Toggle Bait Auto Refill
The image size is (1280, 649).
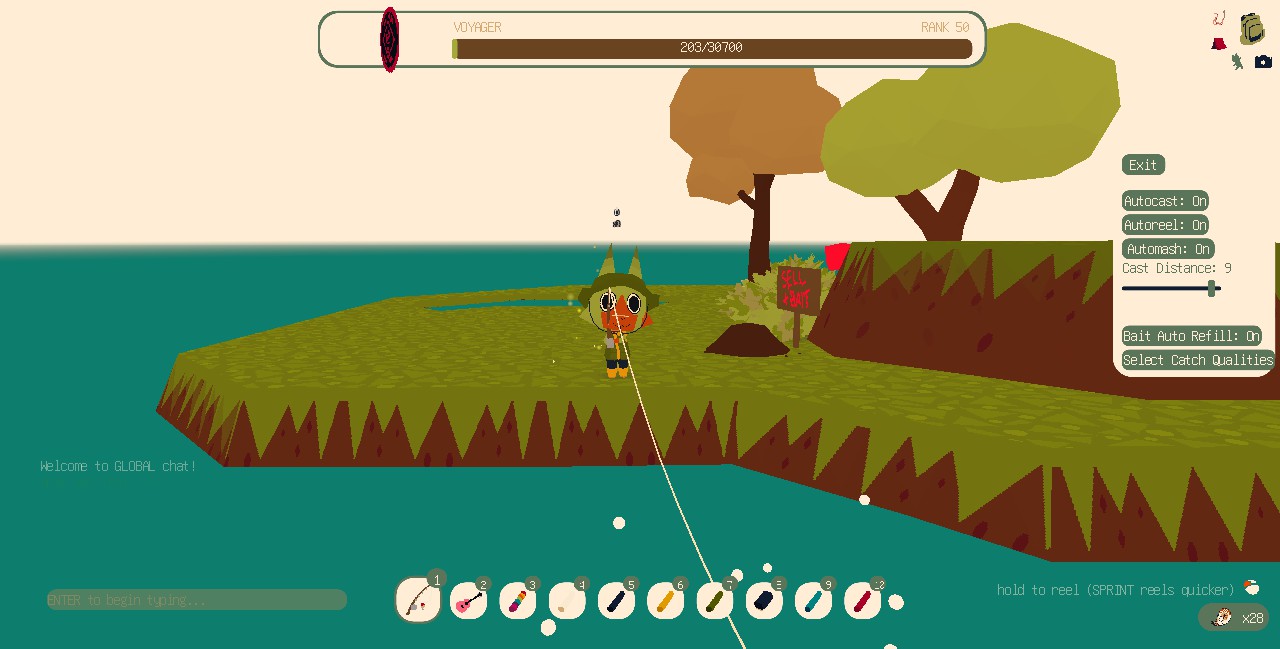point(1191,336)
